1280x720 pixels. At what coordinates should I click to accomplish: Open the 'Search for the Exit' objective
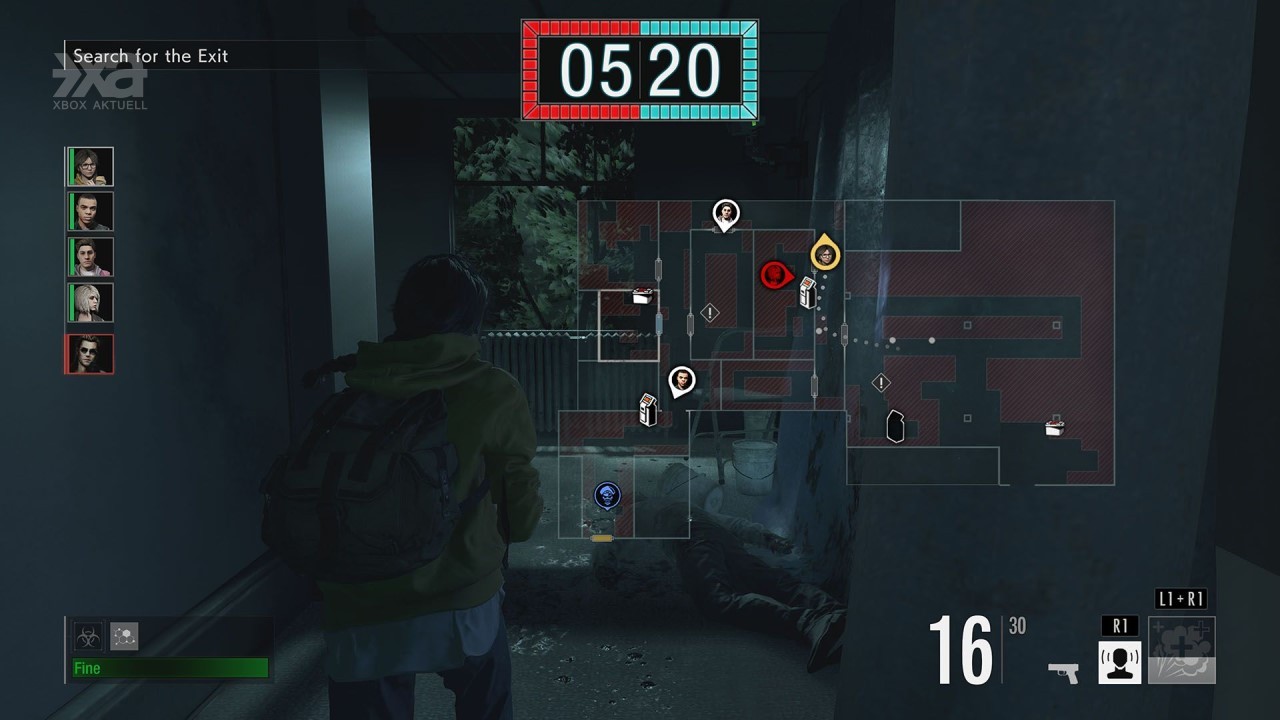151,56
